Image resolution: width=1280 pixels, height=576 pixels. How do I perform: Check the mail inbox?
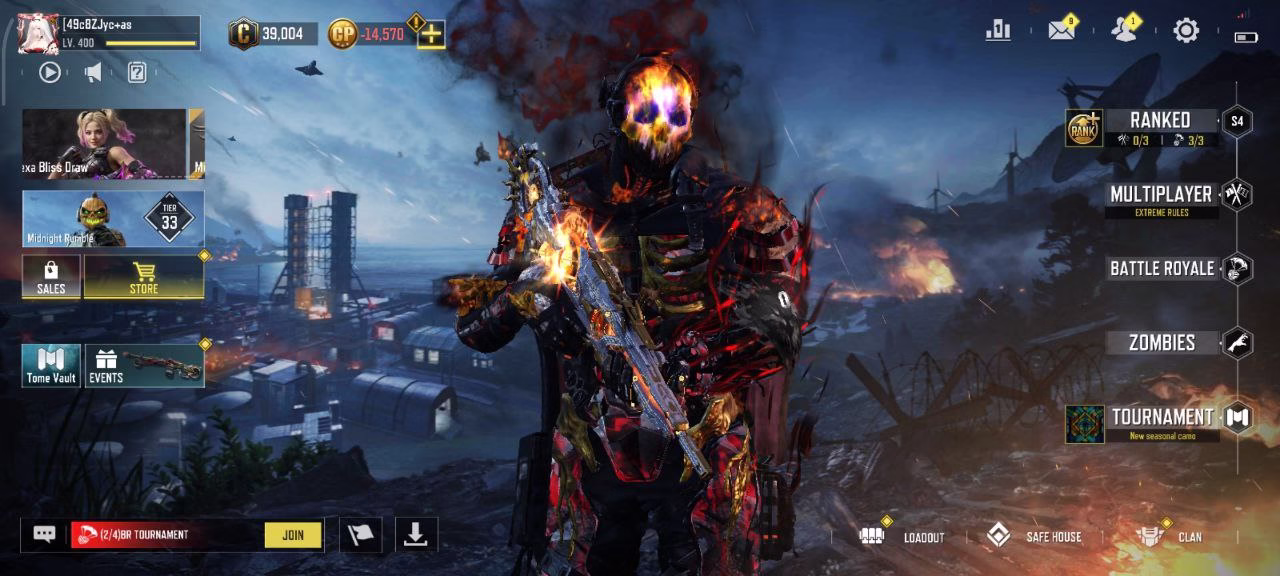(1061, 31)
